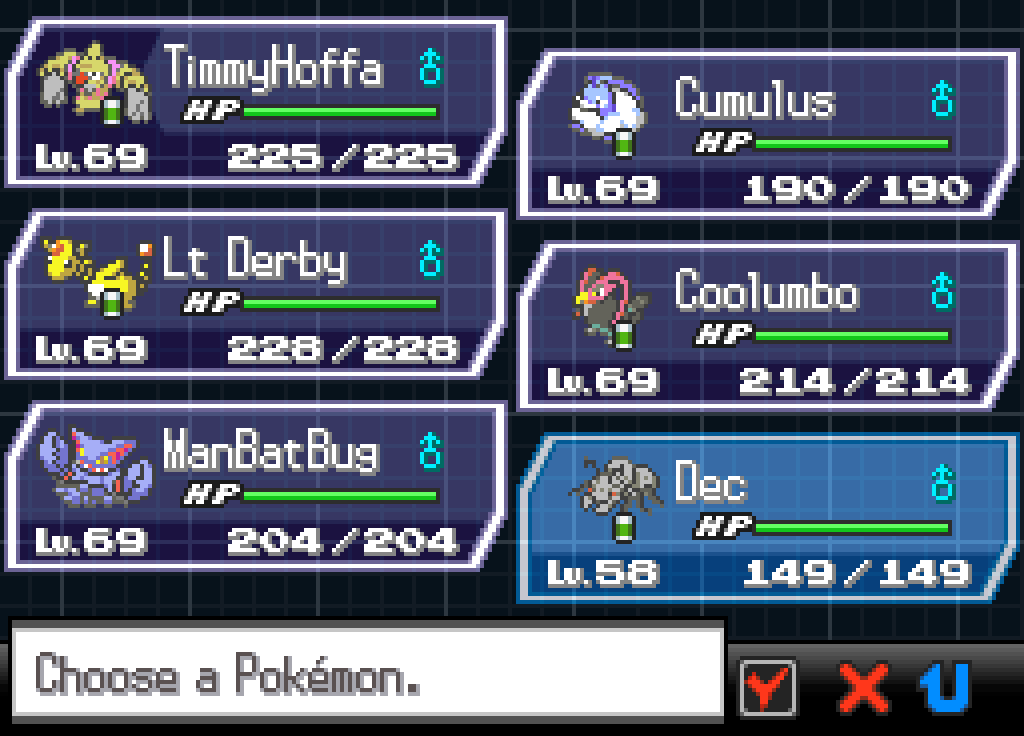The image size is (1024, 736).
Task: Choose Cumulus in the party list
Action: coord(767,134)
